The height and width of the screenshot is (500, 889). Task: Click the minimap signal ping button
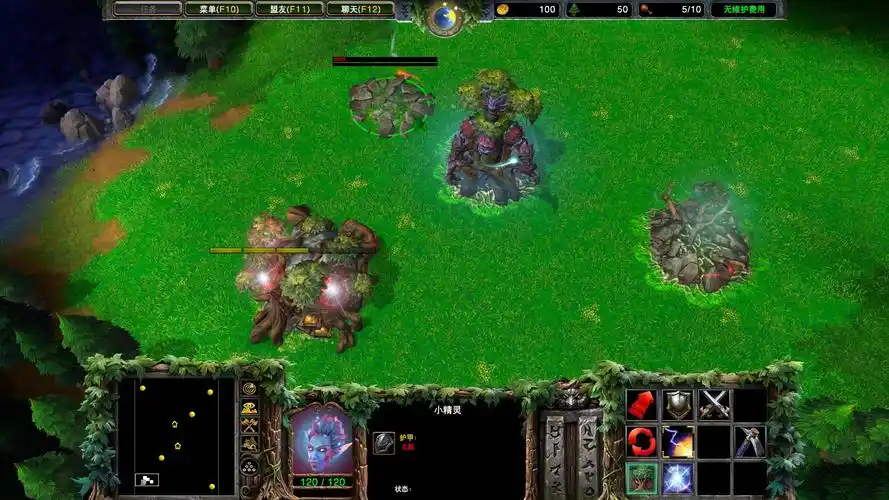[x=249, y=388]
